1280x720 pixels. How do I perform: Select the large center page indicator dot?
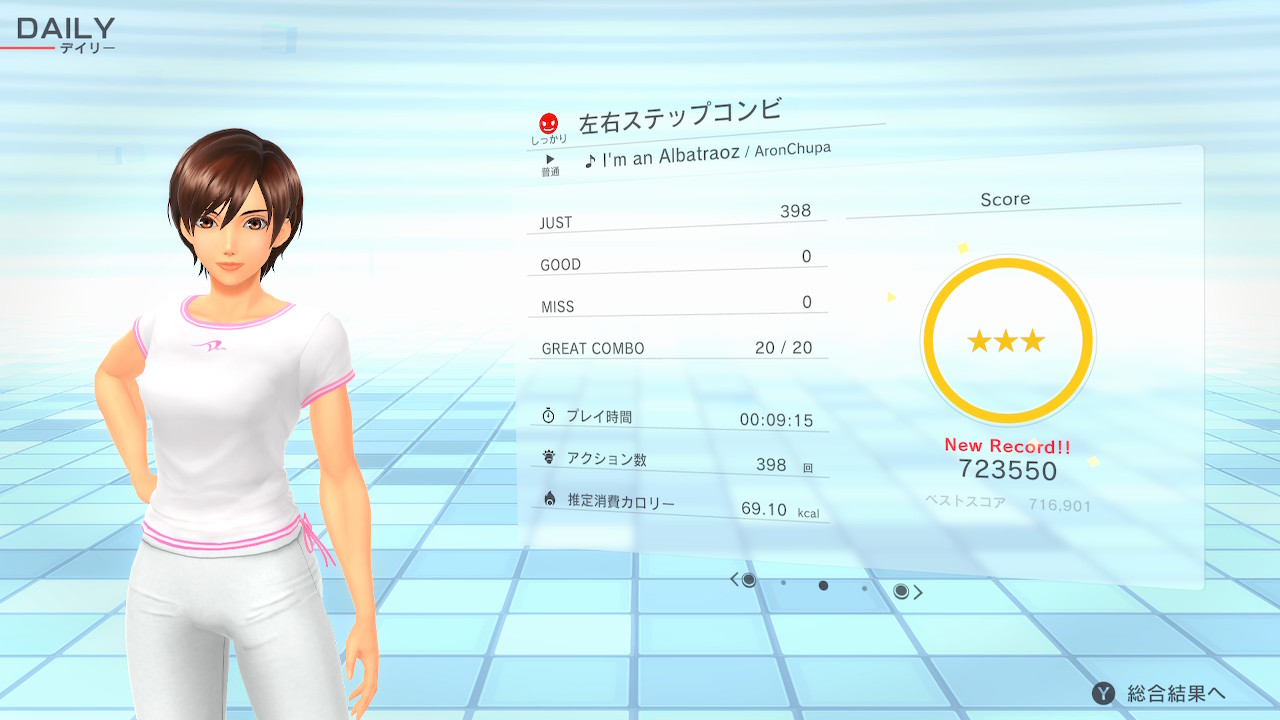point(823,586)
